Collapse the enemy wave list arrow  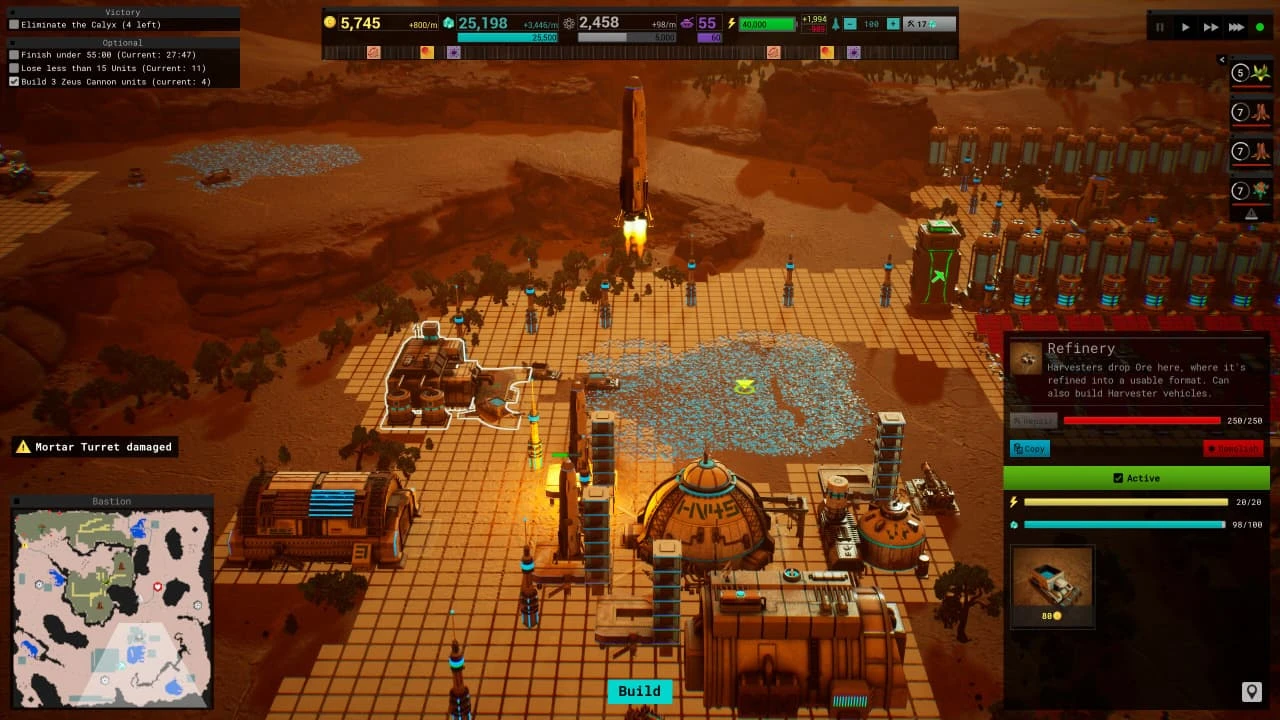click(1222, 60)
